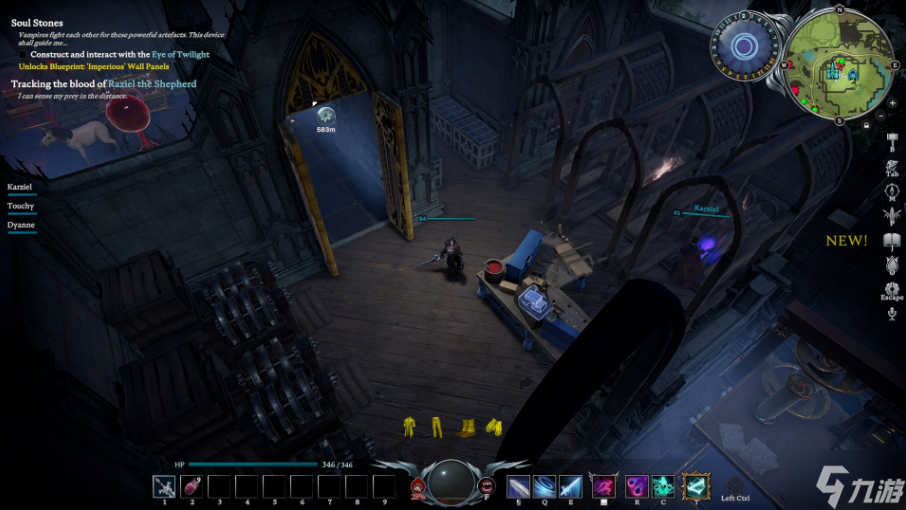
Task: Click the day-night cycle clock dial
Action: click(x=743, y=46)
